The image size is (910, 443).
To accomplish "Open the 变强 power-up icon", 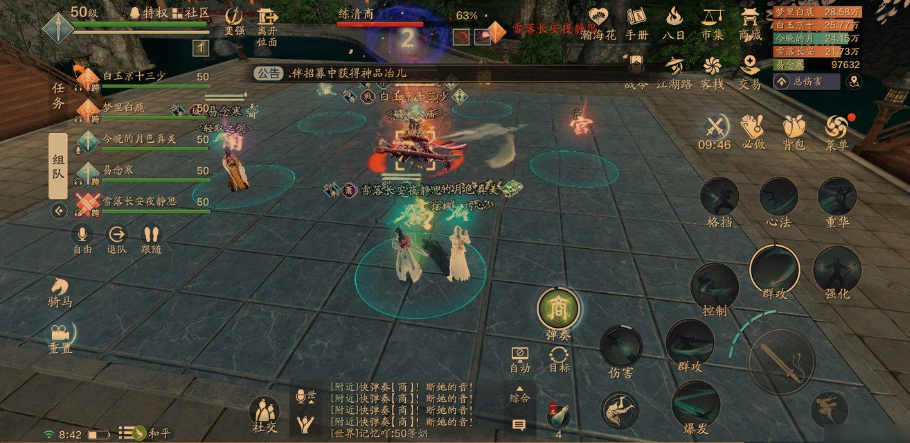I will click(x=233, y=20).
